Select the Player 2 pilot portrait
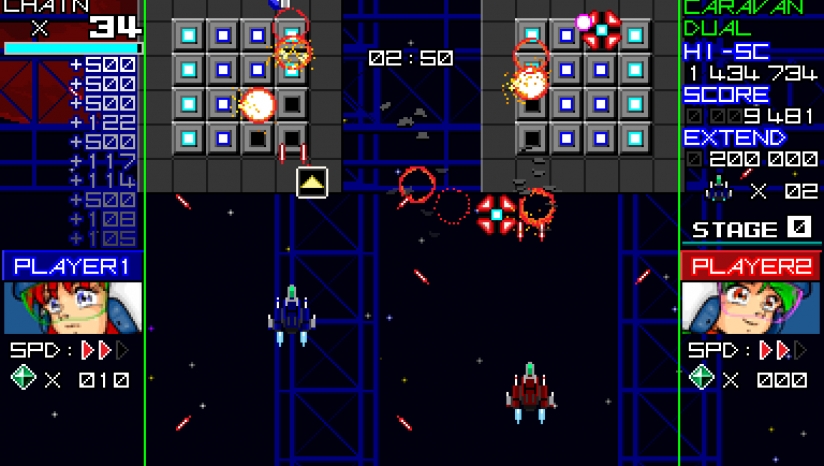This screenshot has width=824, height=466. [x=750, y=308]
